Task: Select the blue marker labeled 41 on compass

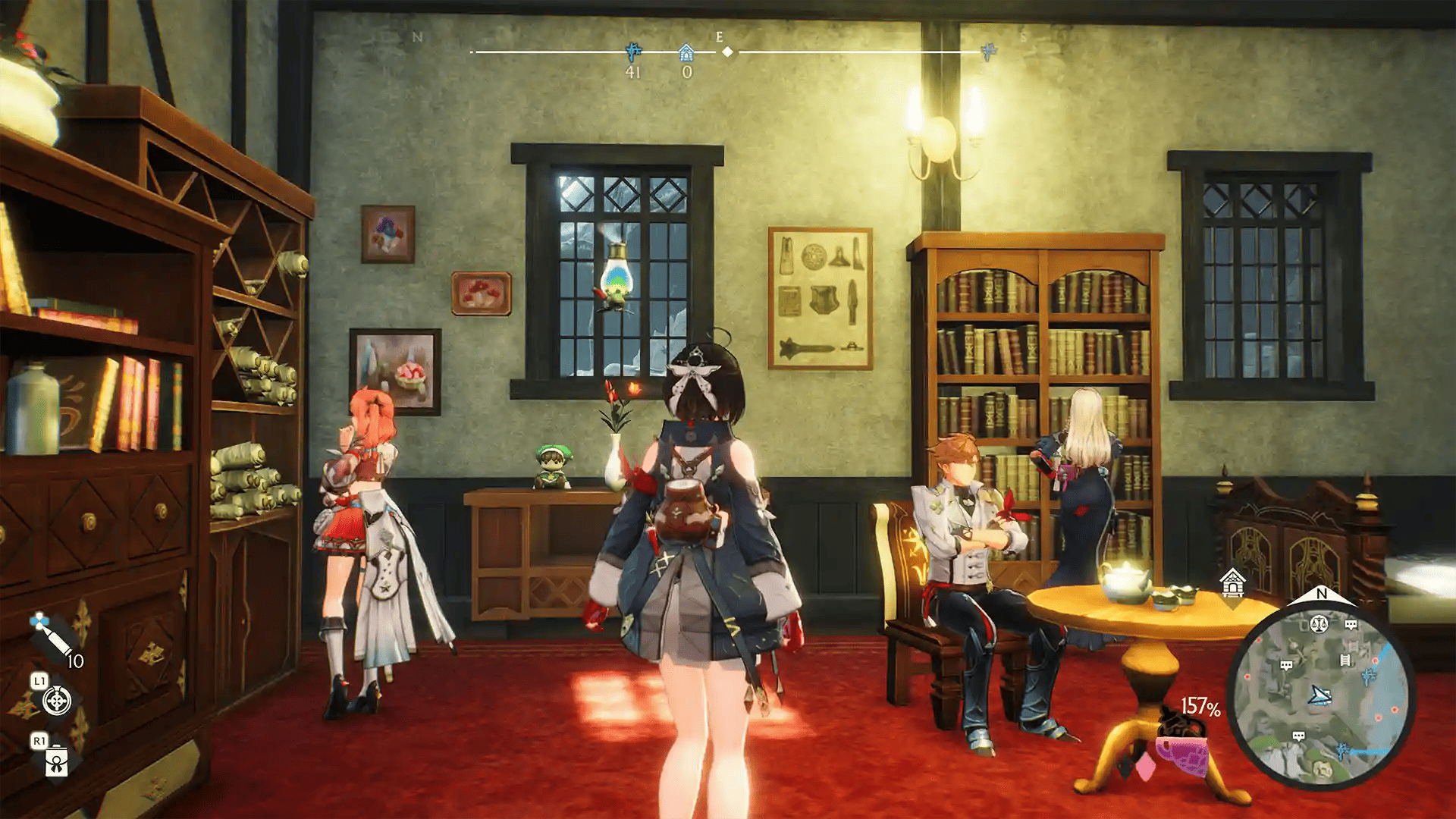Action: tap(633, 52)
